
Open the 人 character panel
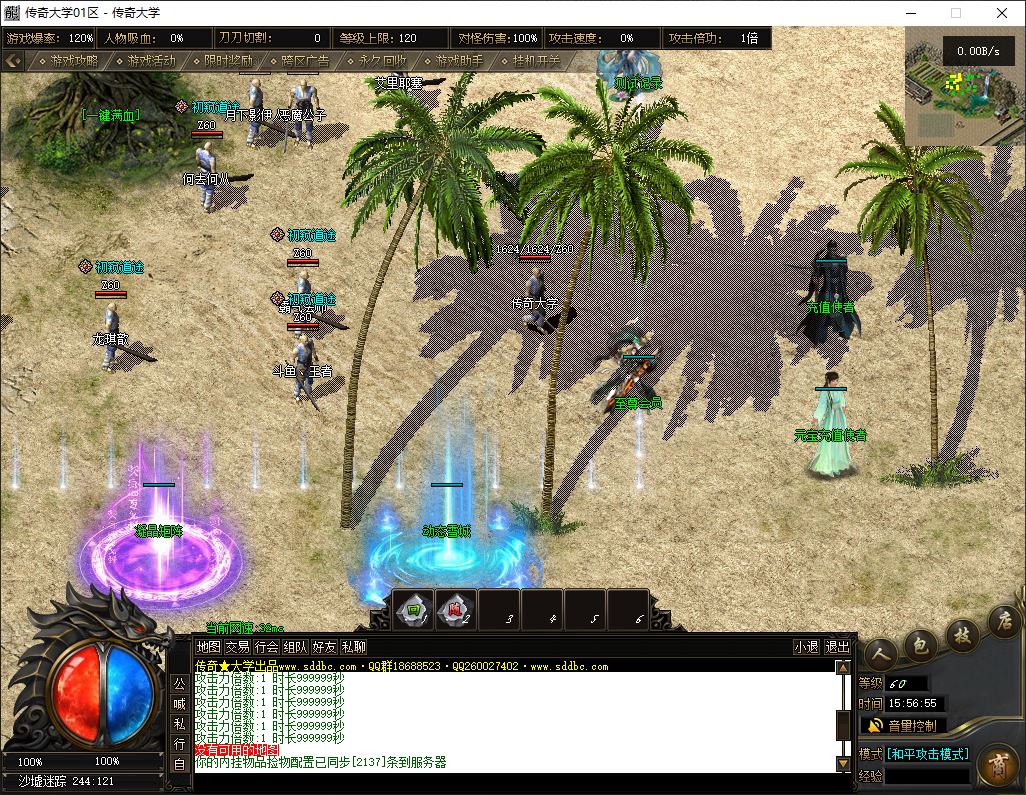(880, 653)
